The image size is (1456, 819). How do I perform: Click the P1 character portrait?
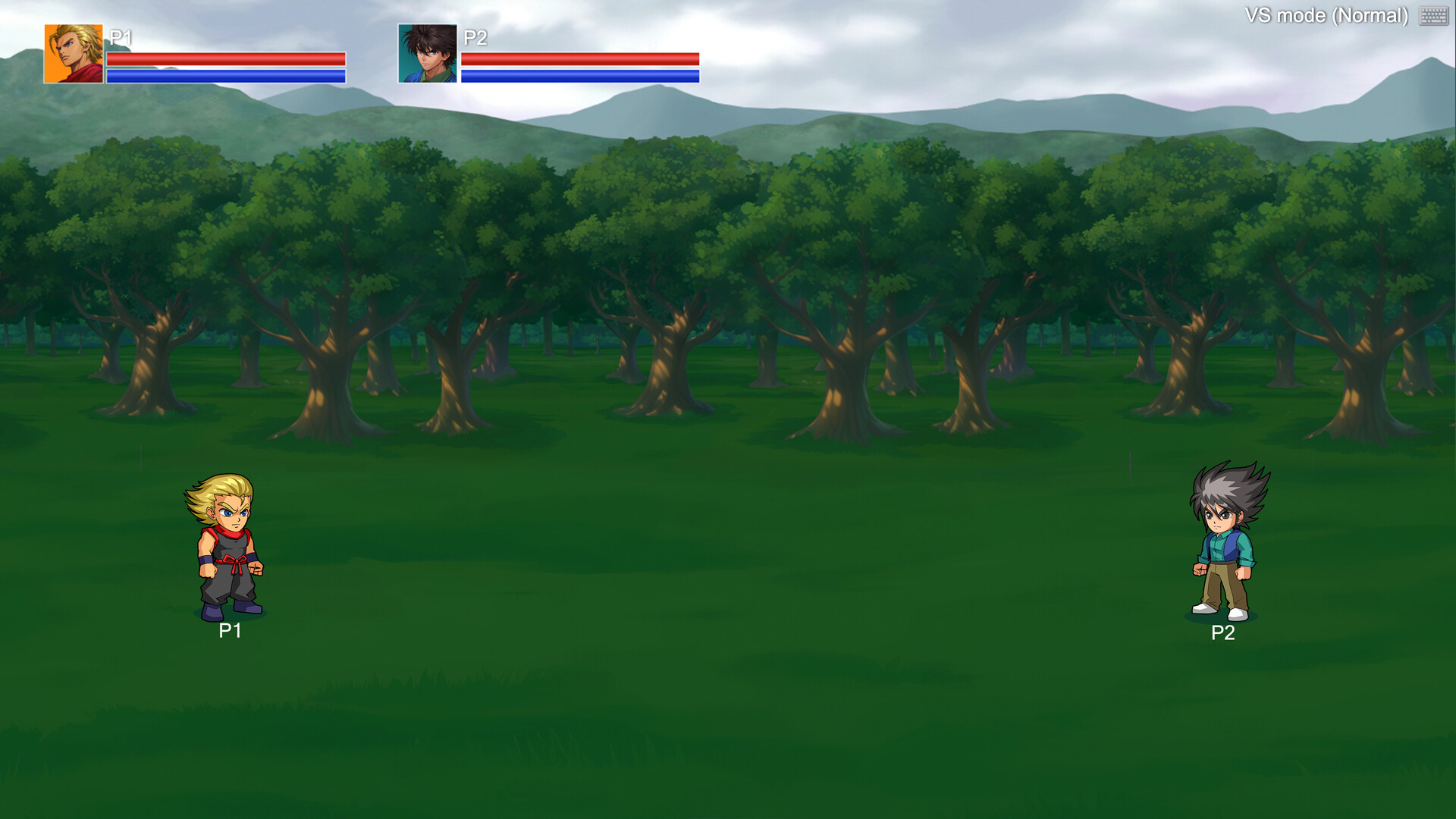pos(73,53)
